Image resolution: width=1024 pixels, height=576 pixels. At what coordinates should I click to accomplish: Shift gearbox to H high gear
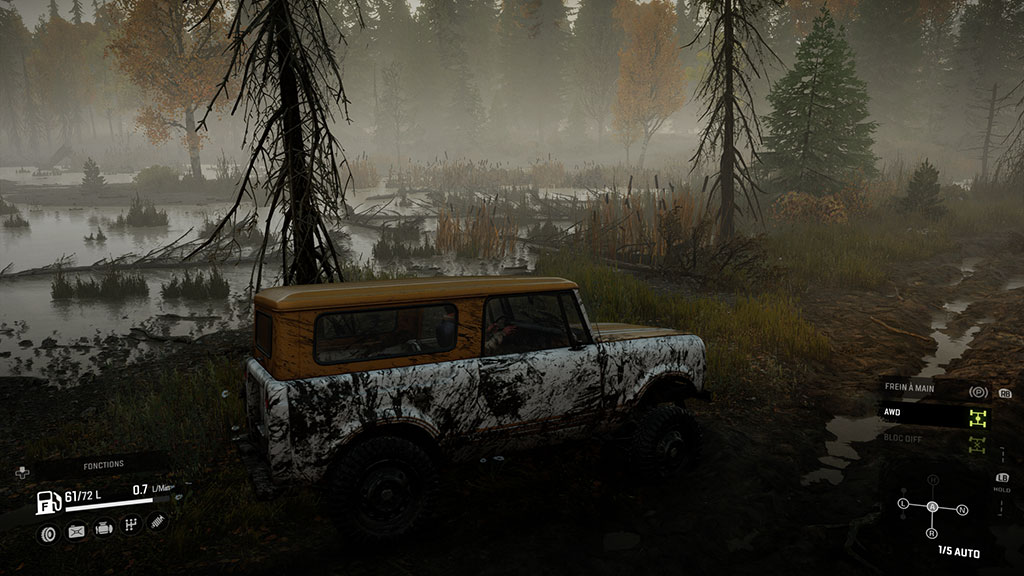933,480
